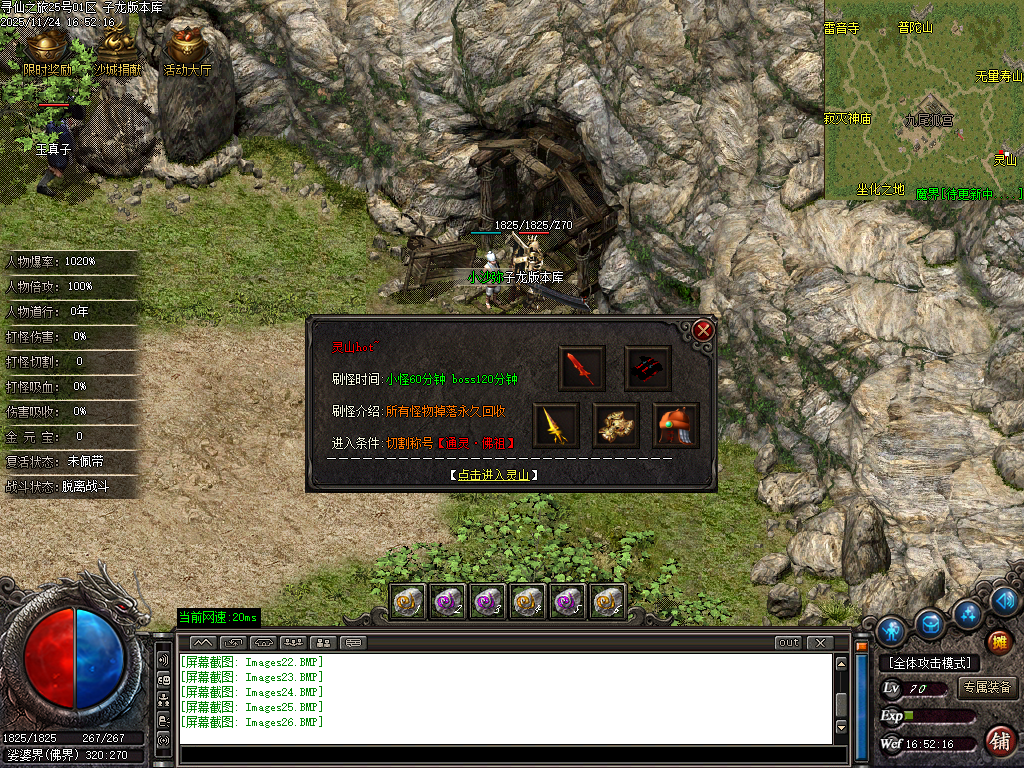
Task: Close the 灵山 dungeon info panel
Action: [703, 330]
